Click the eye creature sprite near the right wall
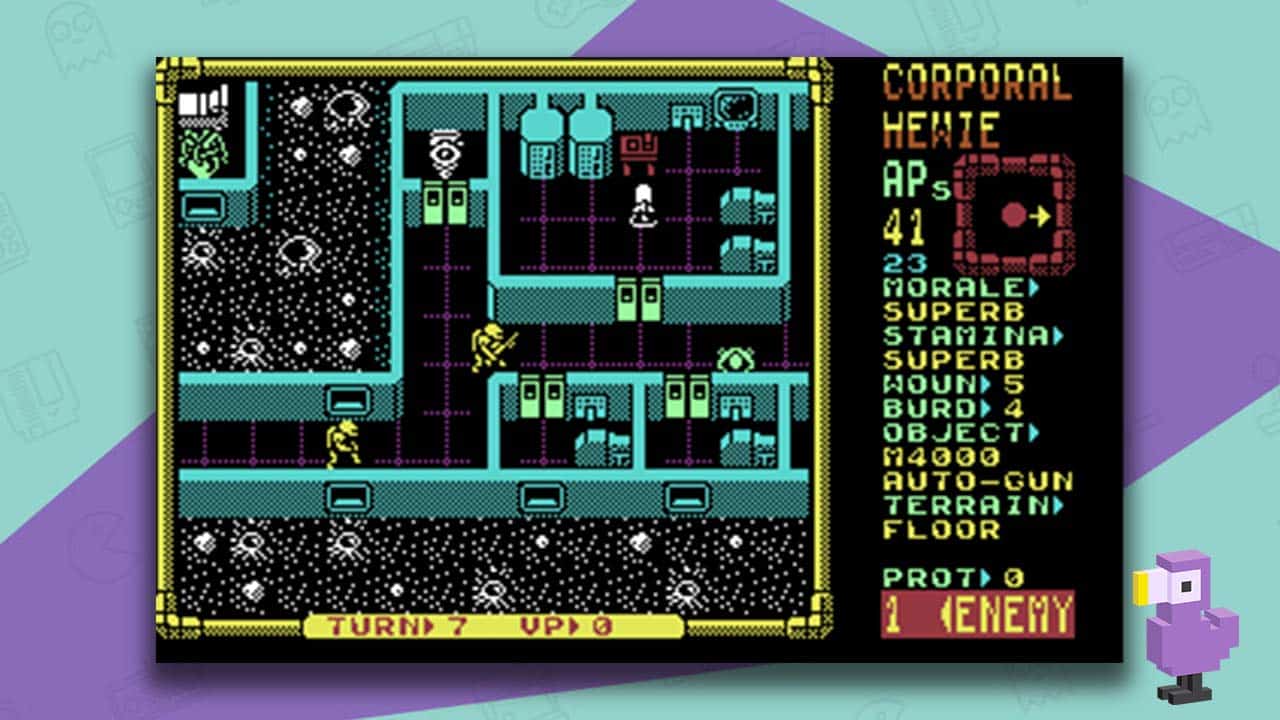 coord(735,357)
